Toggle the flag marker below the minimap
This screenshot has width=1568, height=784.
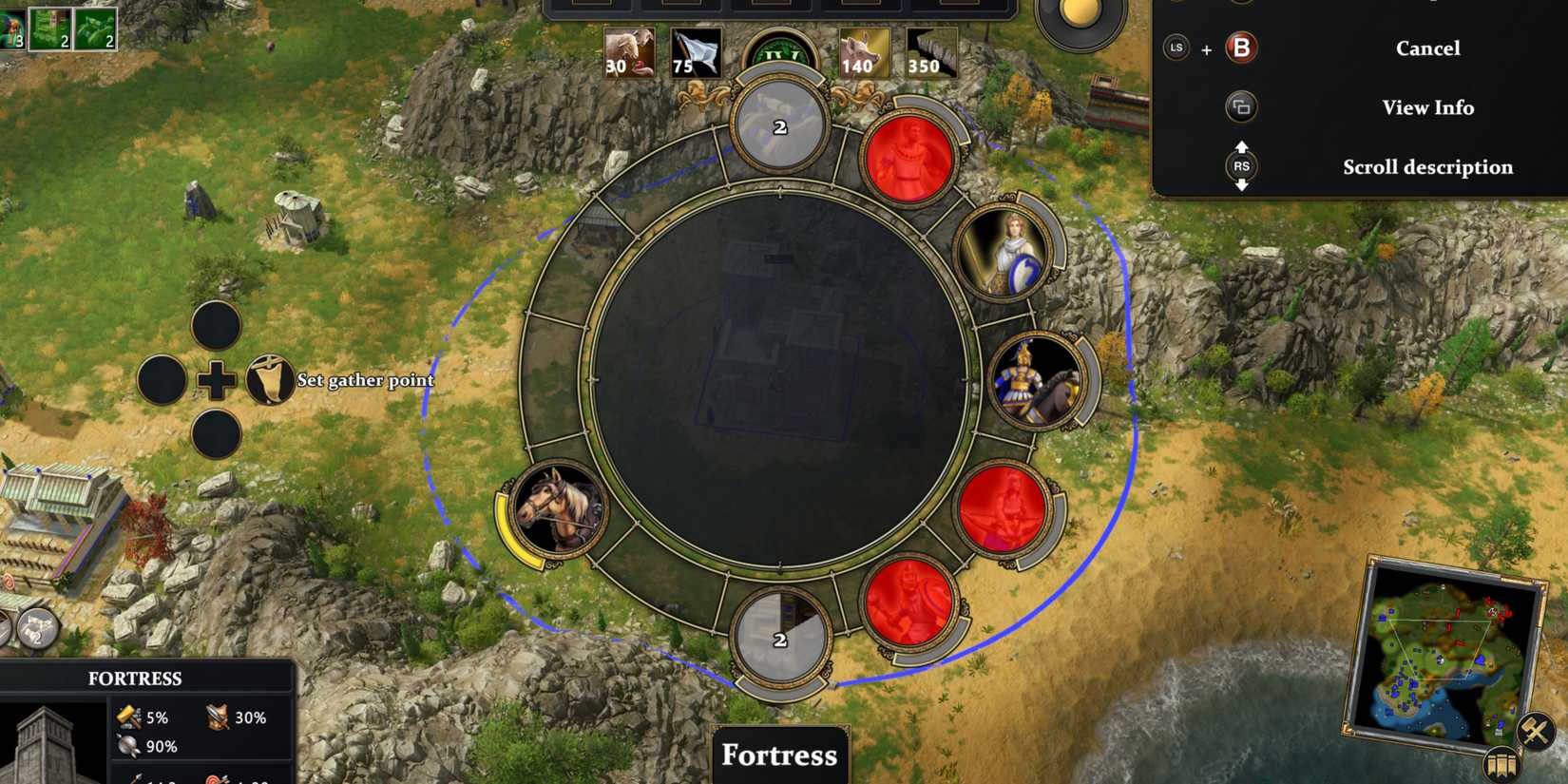pos(1502,765)
